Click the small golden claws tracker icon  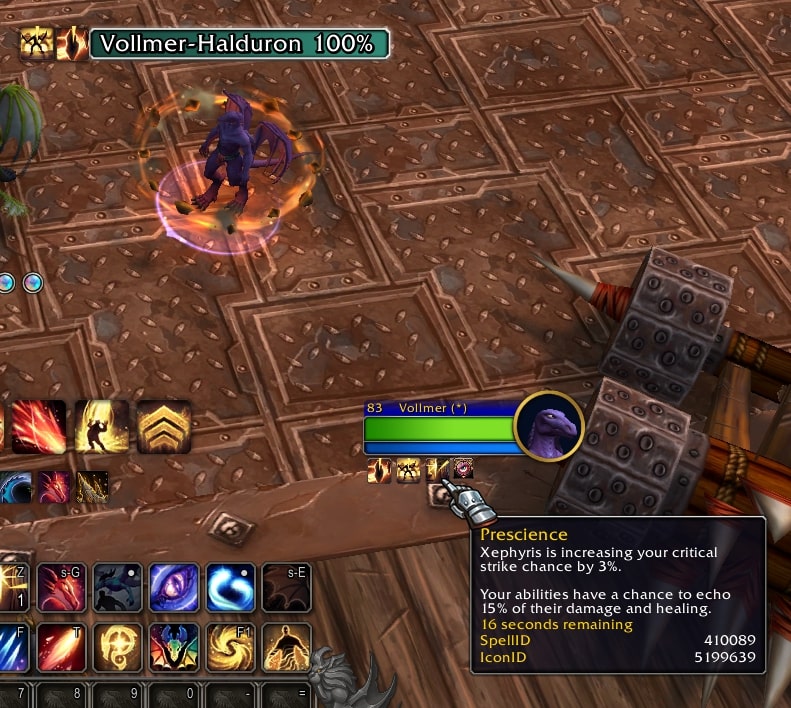click(92, 487)
